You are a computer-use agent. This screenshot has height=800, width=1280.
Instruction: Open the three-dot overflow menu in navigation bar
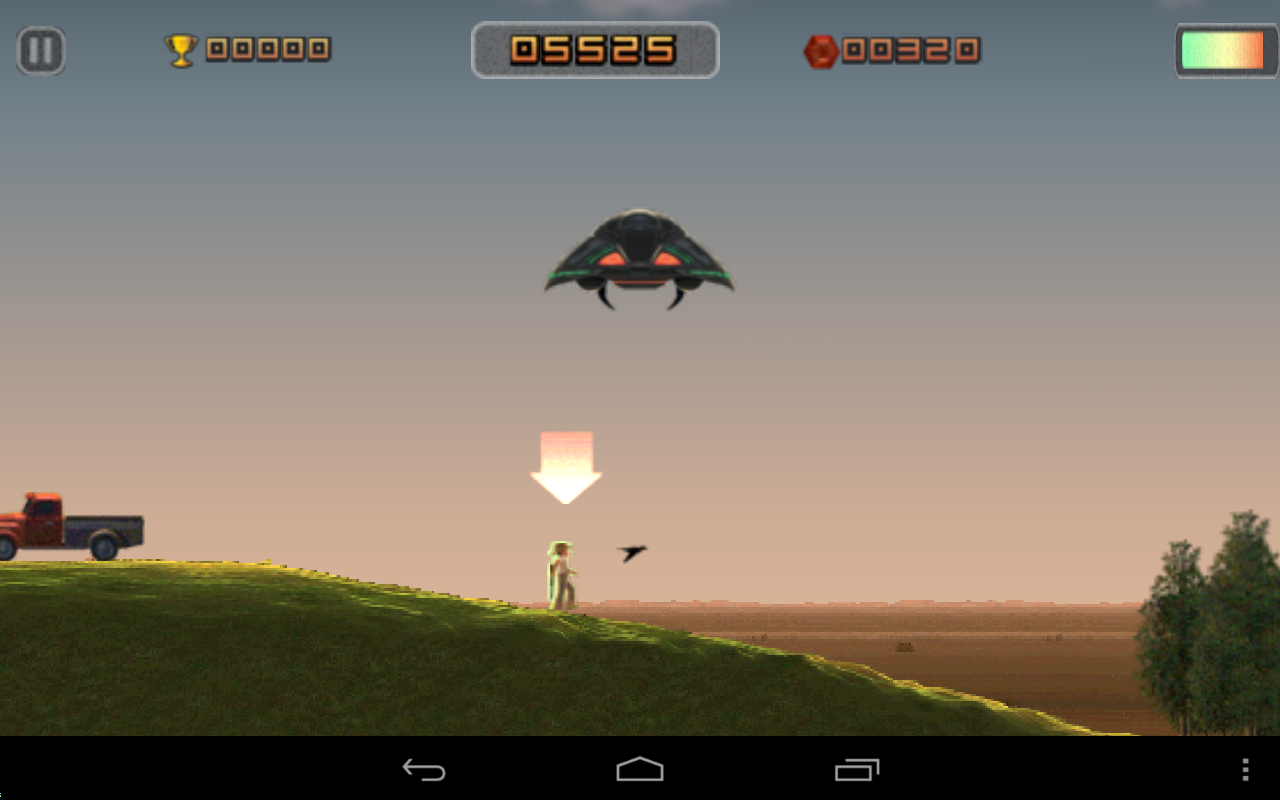click(1246, 770)
